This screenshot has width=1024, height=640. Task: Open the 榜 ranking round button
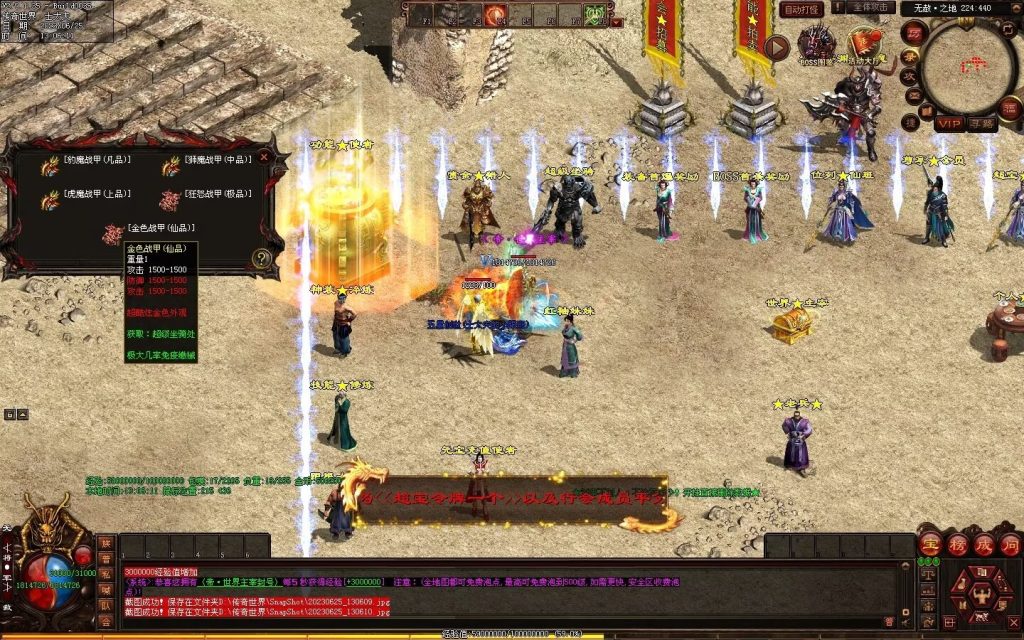(x=957, y=546)
